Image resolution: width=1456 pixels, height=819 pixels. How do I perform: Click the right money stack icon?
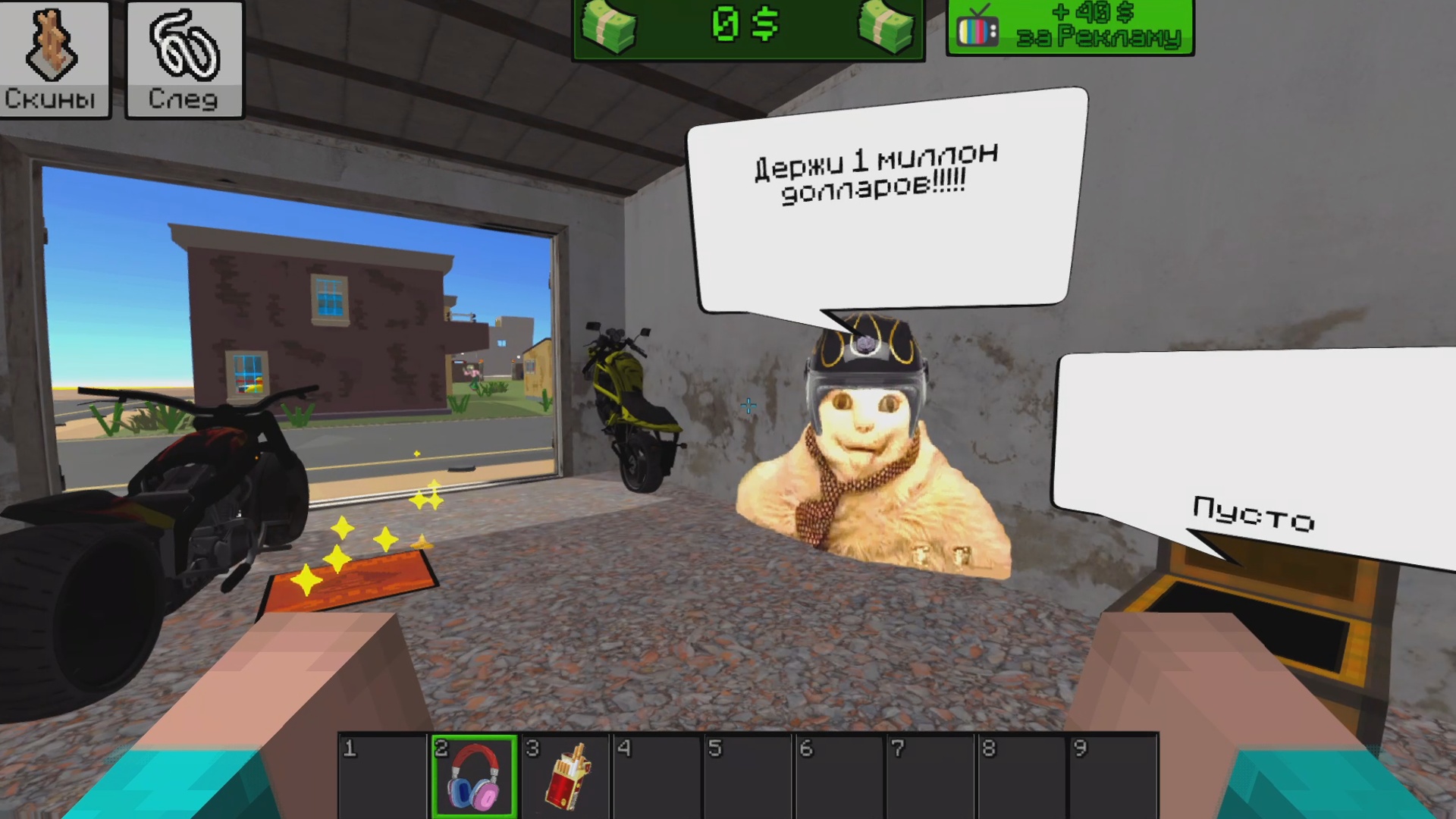886,27
